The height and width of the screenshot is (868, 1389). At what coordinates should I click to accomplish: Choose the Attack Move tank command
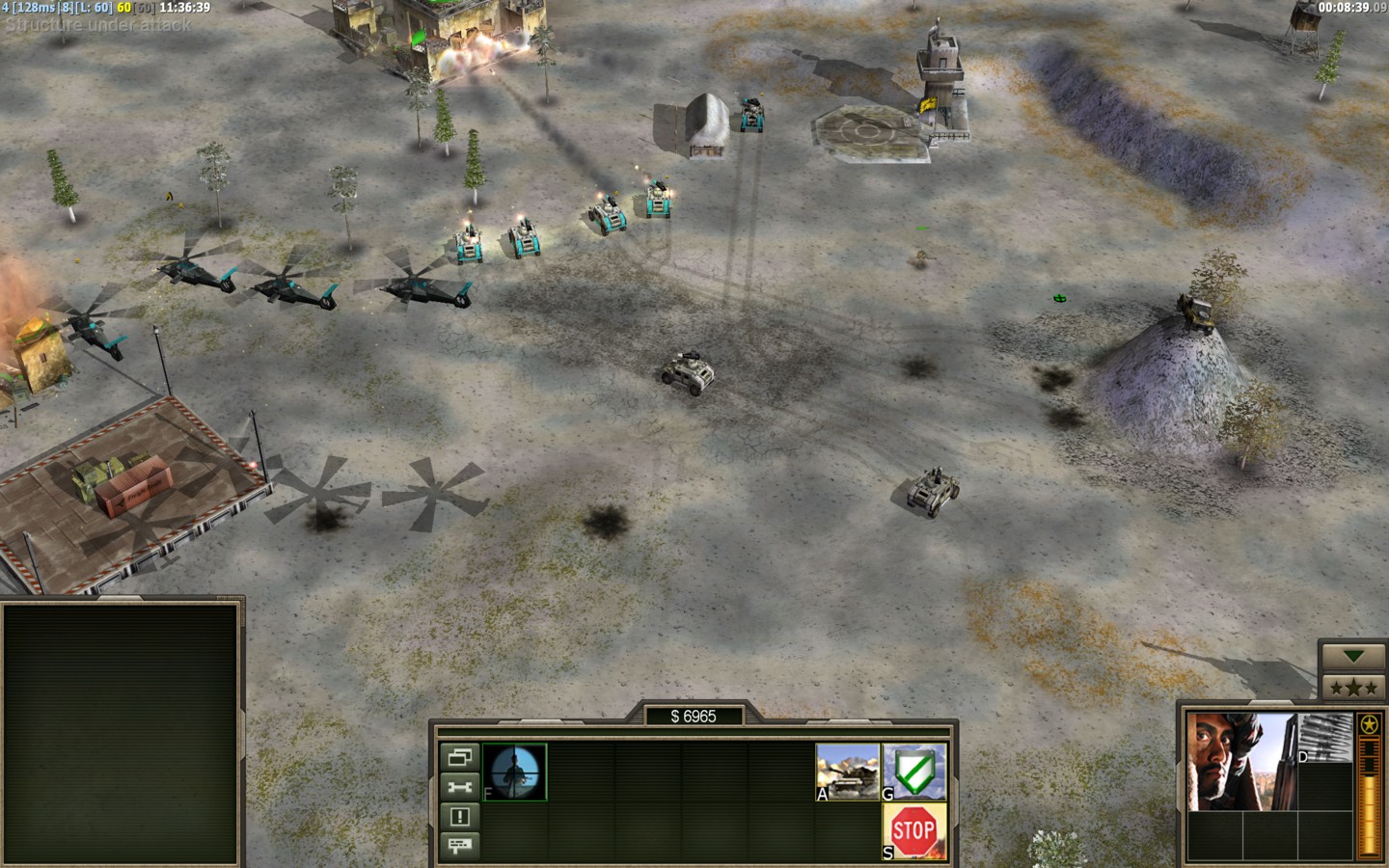tap(848, 772)
